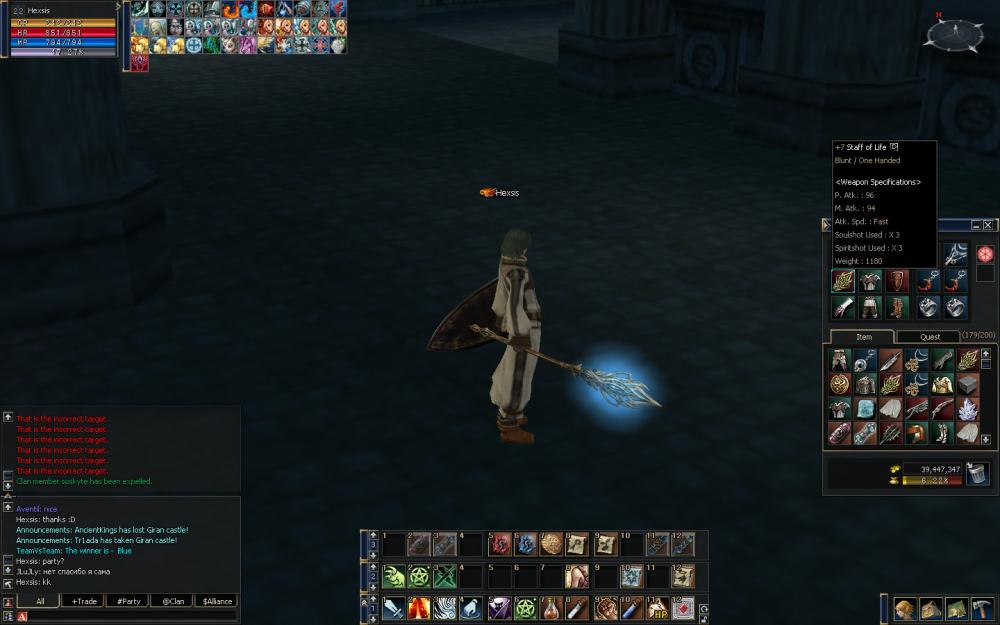Switch to the Quest inventory tab
Screen dimensions: 1000x625
pos(929,337)
